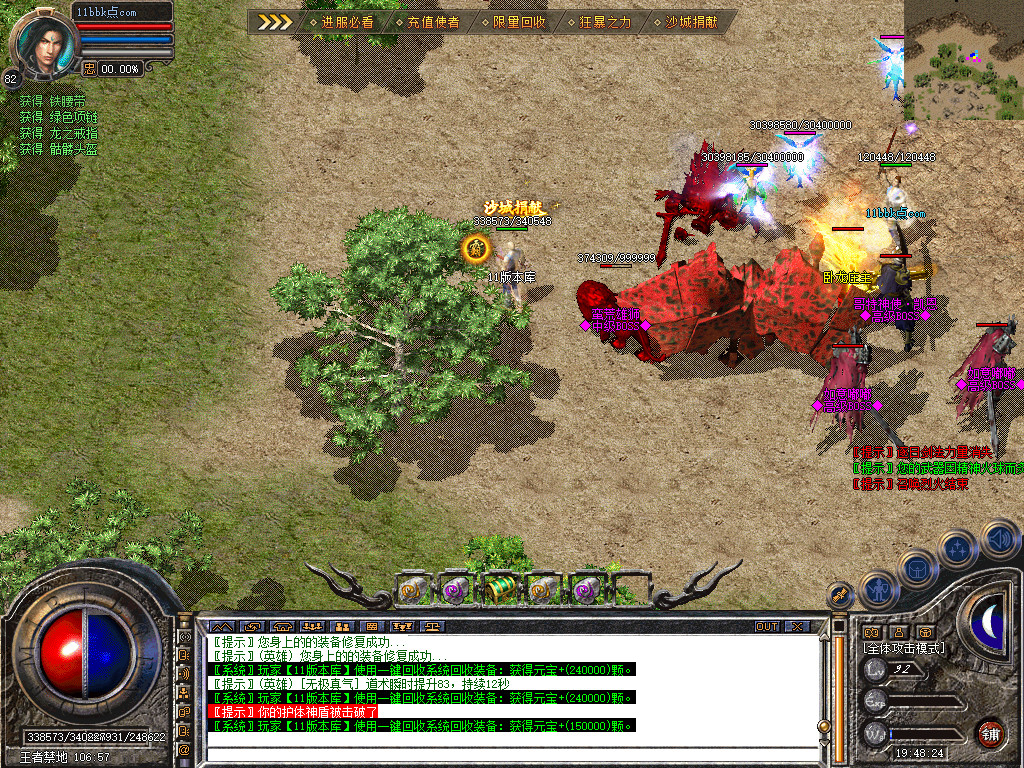The width and height of the screenshot is (1024, 768).
Task: Click the small satellite icon button
Action: (842, 595)
